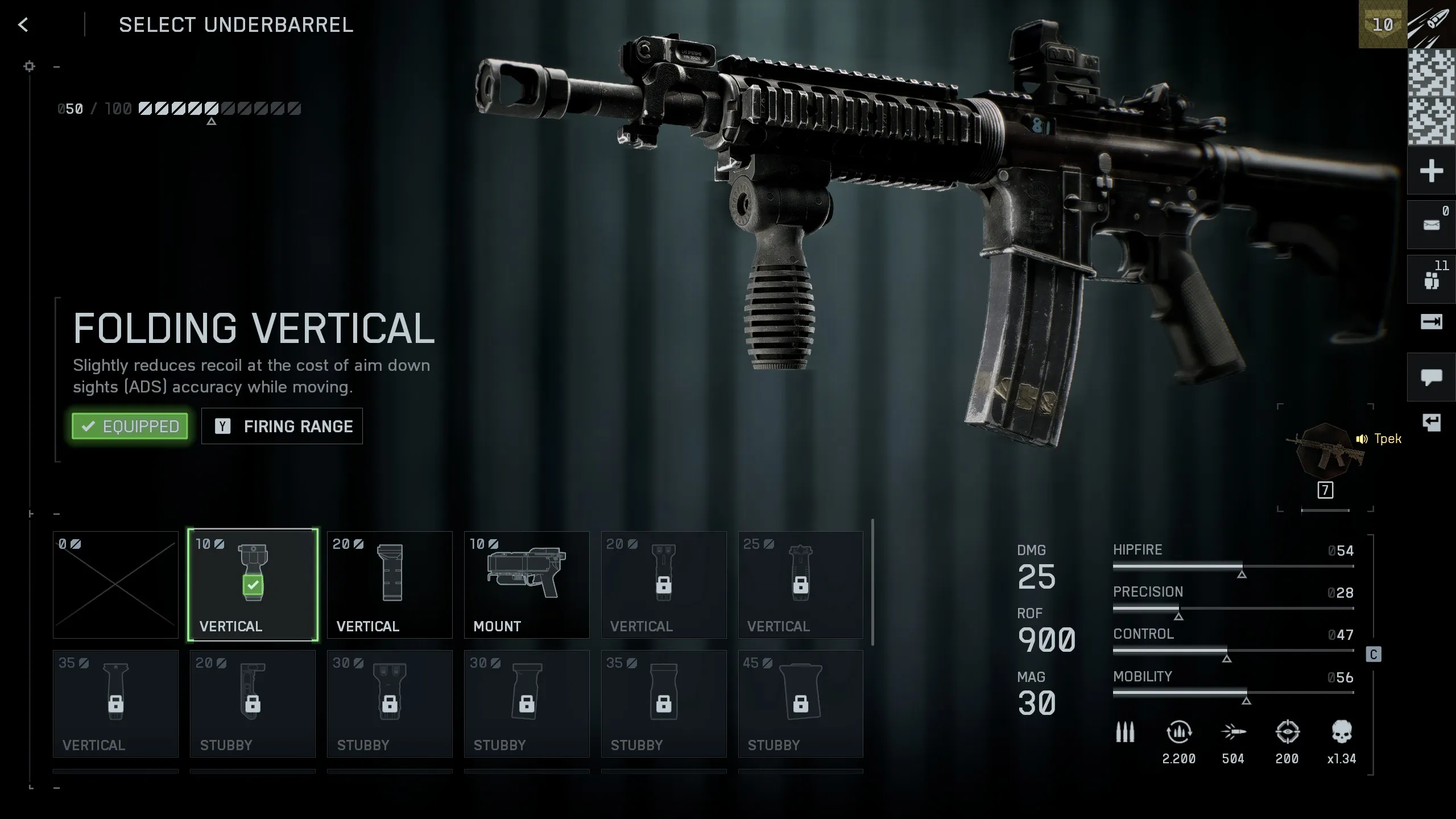Screen dimensions: 1456x819
Task: Click the back arrow next to Select Underbarrel
Action: coord(23,25)
